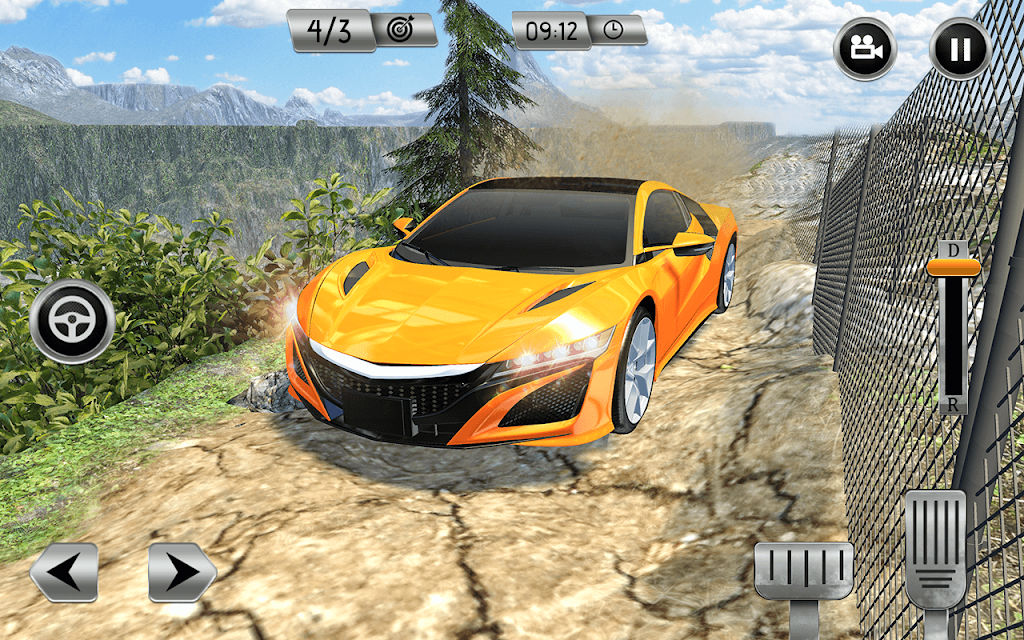Steer right with the right arrow button

tap(182, 572)
